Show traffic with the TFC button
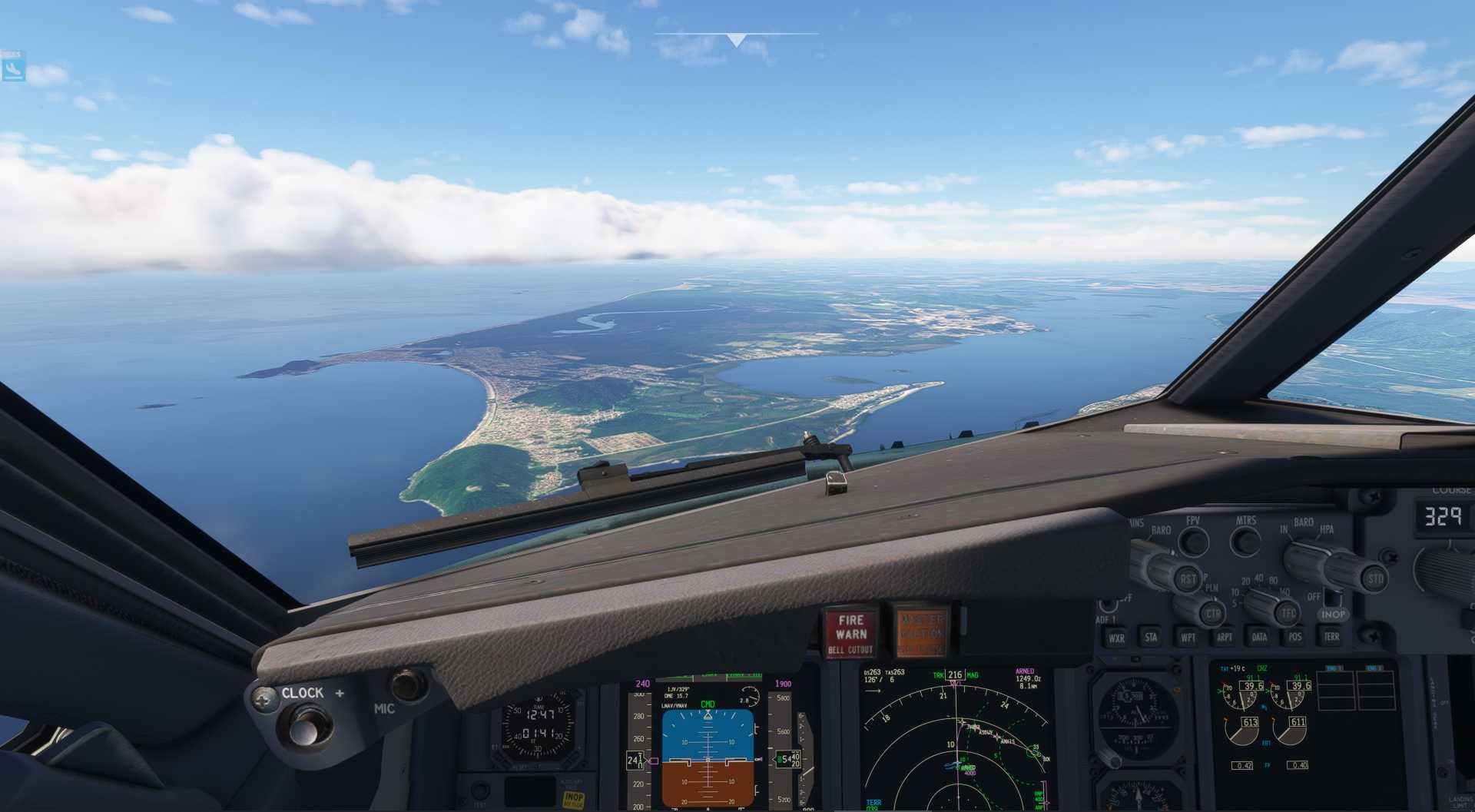This screenshot has width=1475, height=812. 1288,612
